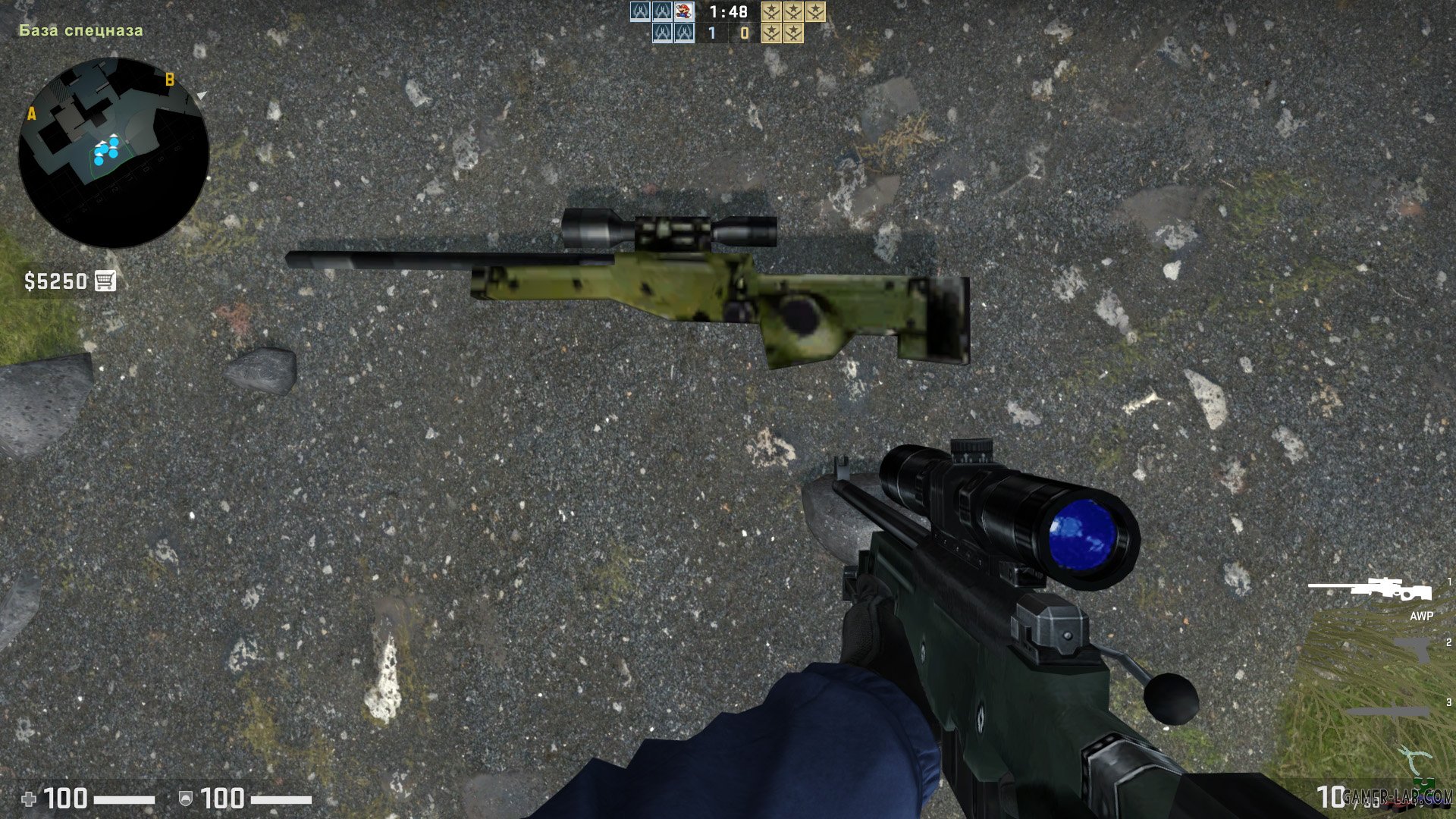Click Mario's player avatar in the scoreboard
The height and width of the screenshot is (819, 1456).
click(683, 11)
